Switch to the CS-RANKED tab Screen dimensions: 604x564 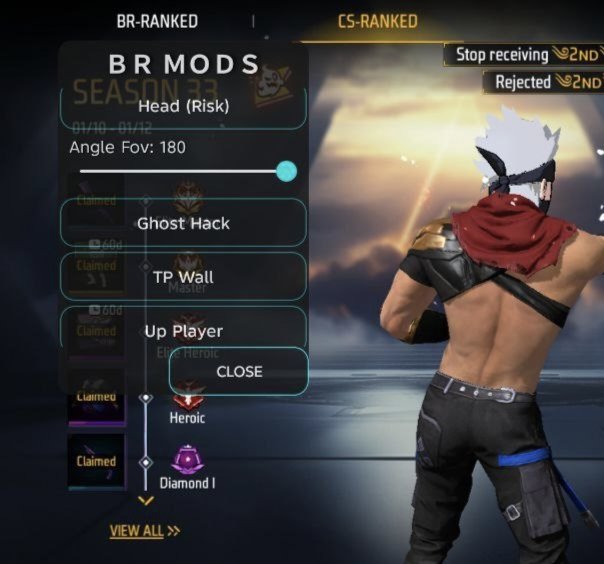[377, 21]
